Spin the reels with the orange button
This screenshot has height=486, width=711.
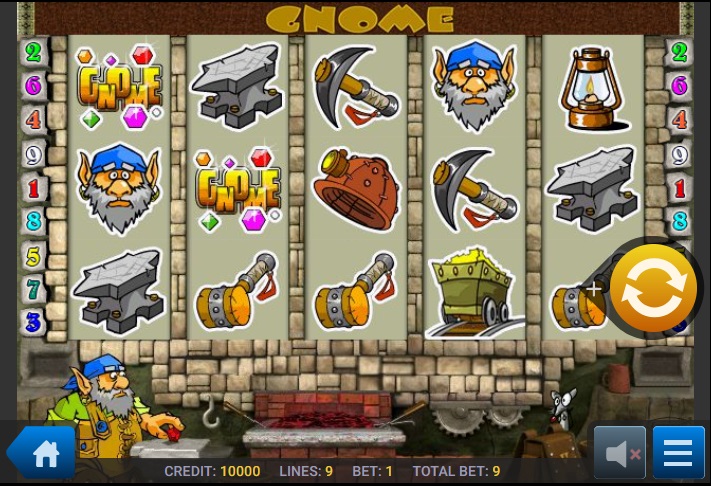653,288
